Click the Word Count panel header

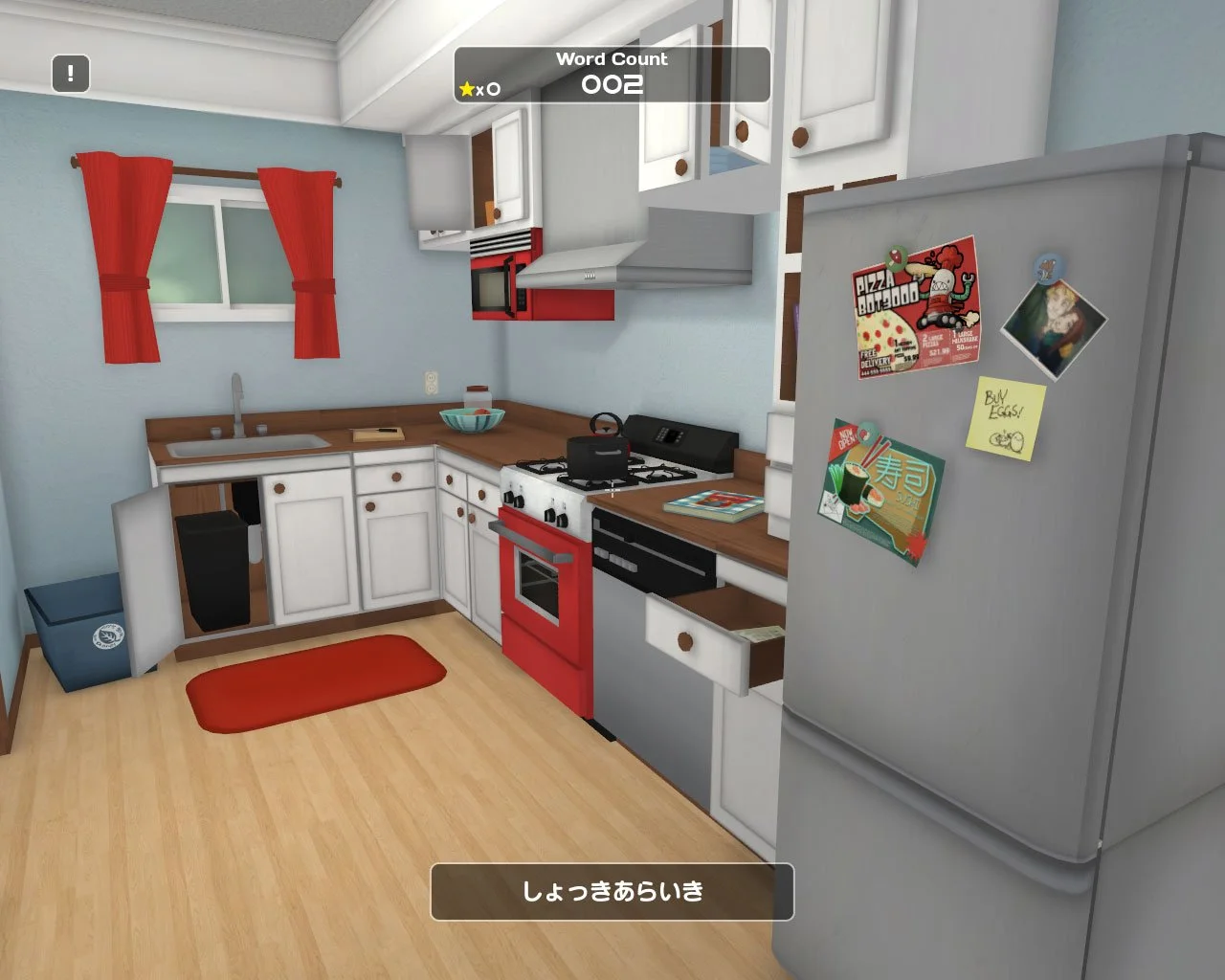[x=612, y=58]
